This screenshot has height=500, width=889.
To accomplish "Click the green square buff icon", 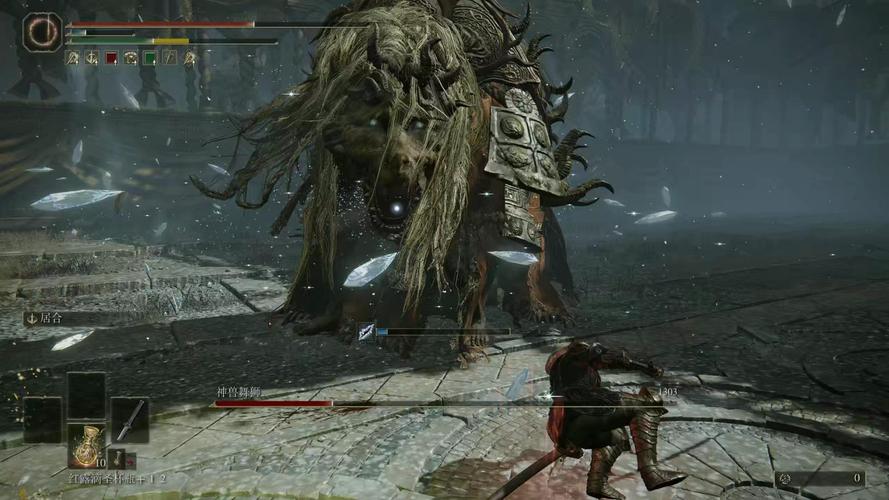I will point(150,58).
